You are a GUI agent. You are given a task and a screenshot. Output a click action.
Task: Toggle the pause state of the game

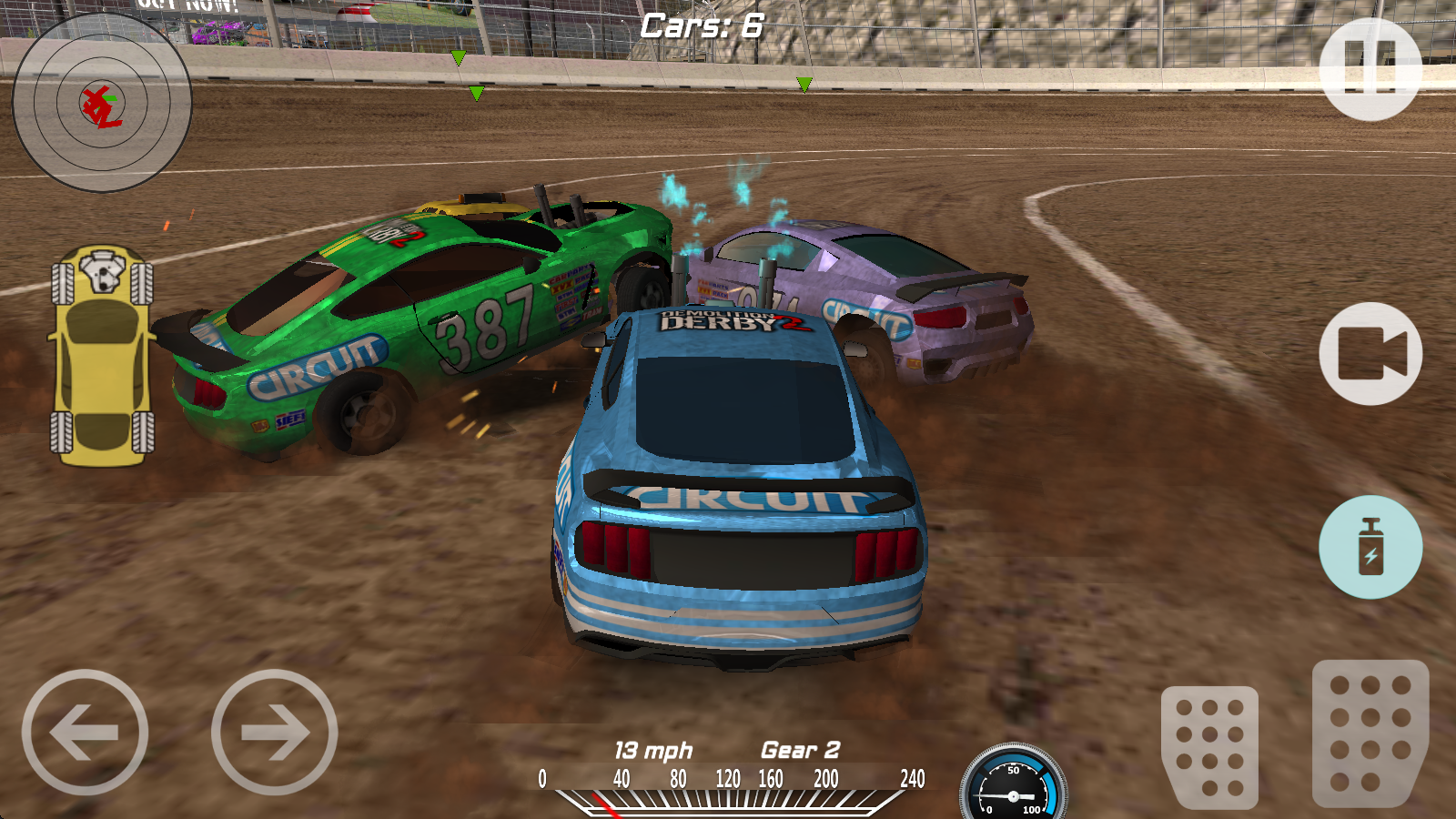point(1372,66)
